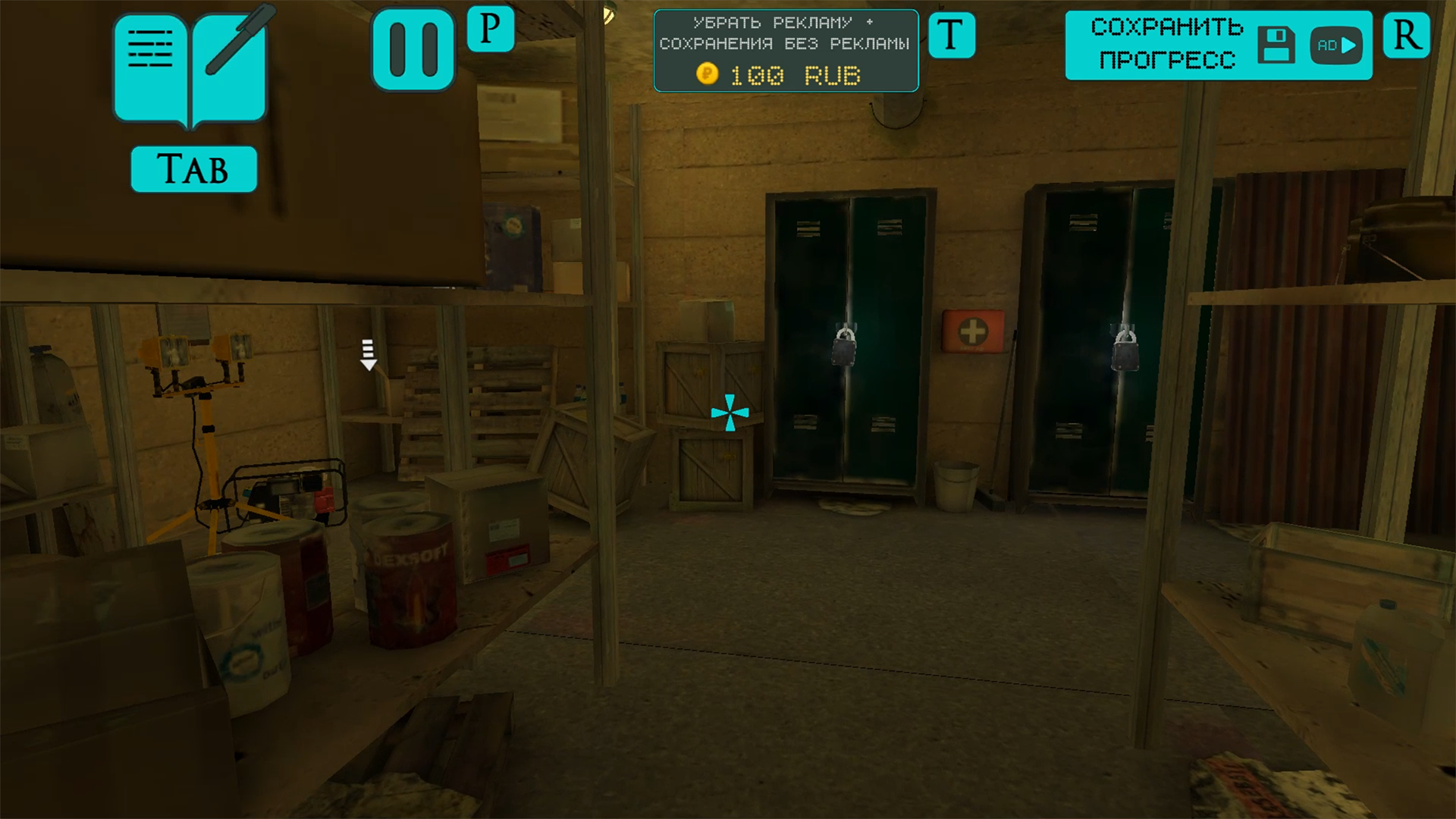
Task: Click the gold coin icon in the ad offer
Action: (x=707, y=74)
